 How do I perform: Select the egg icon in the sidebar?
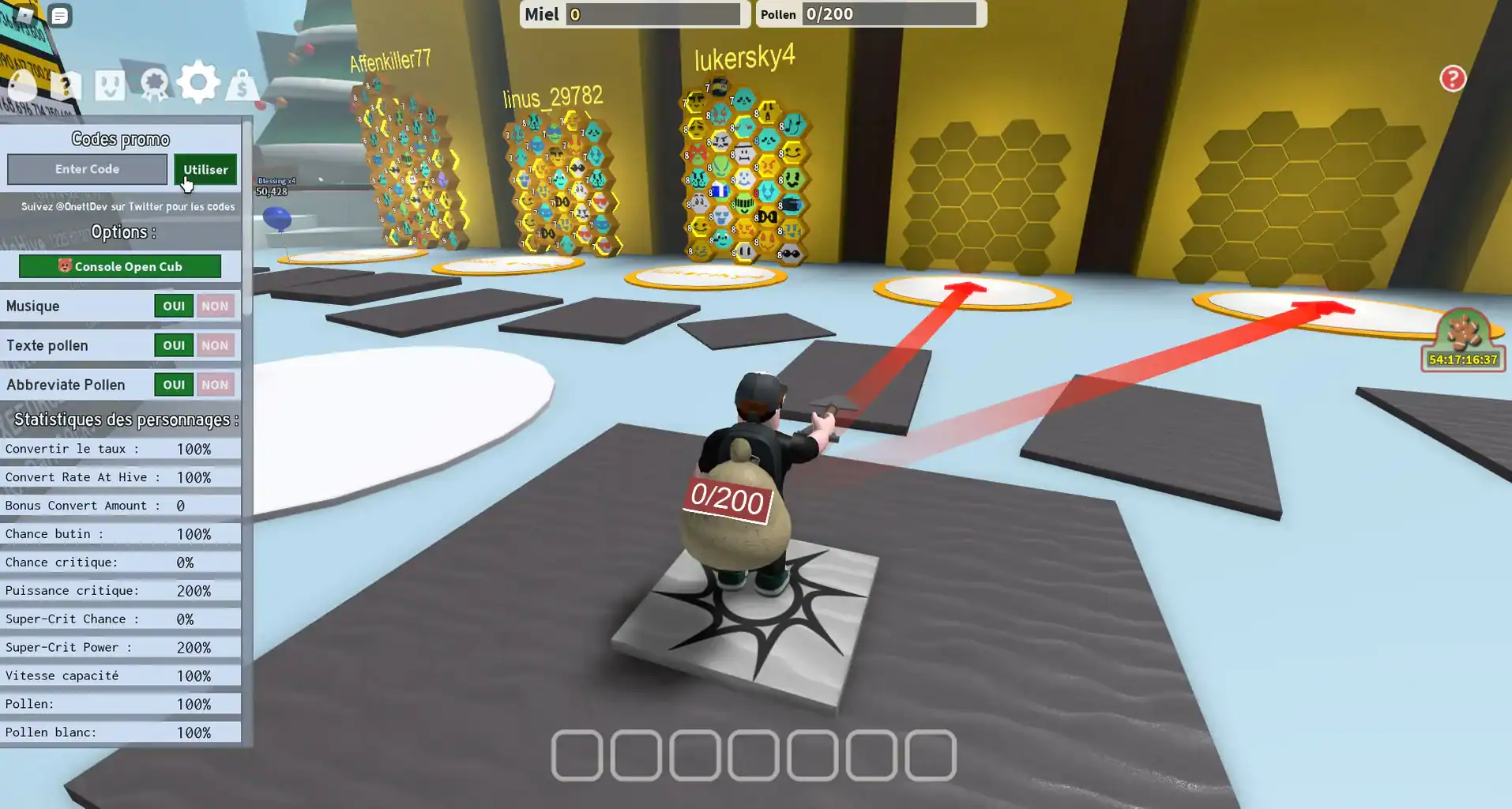[22, 84]
